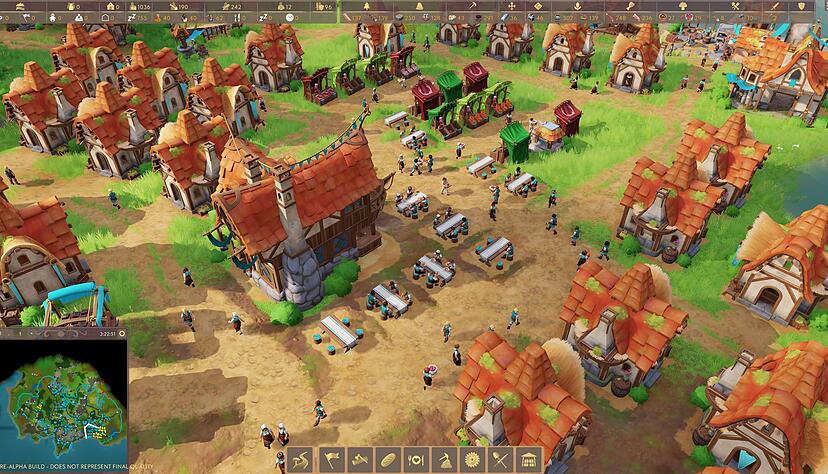This screenshot has height=474, width=828.
Task: Open the wood logs build category
Action: click(x=359, y=460)
